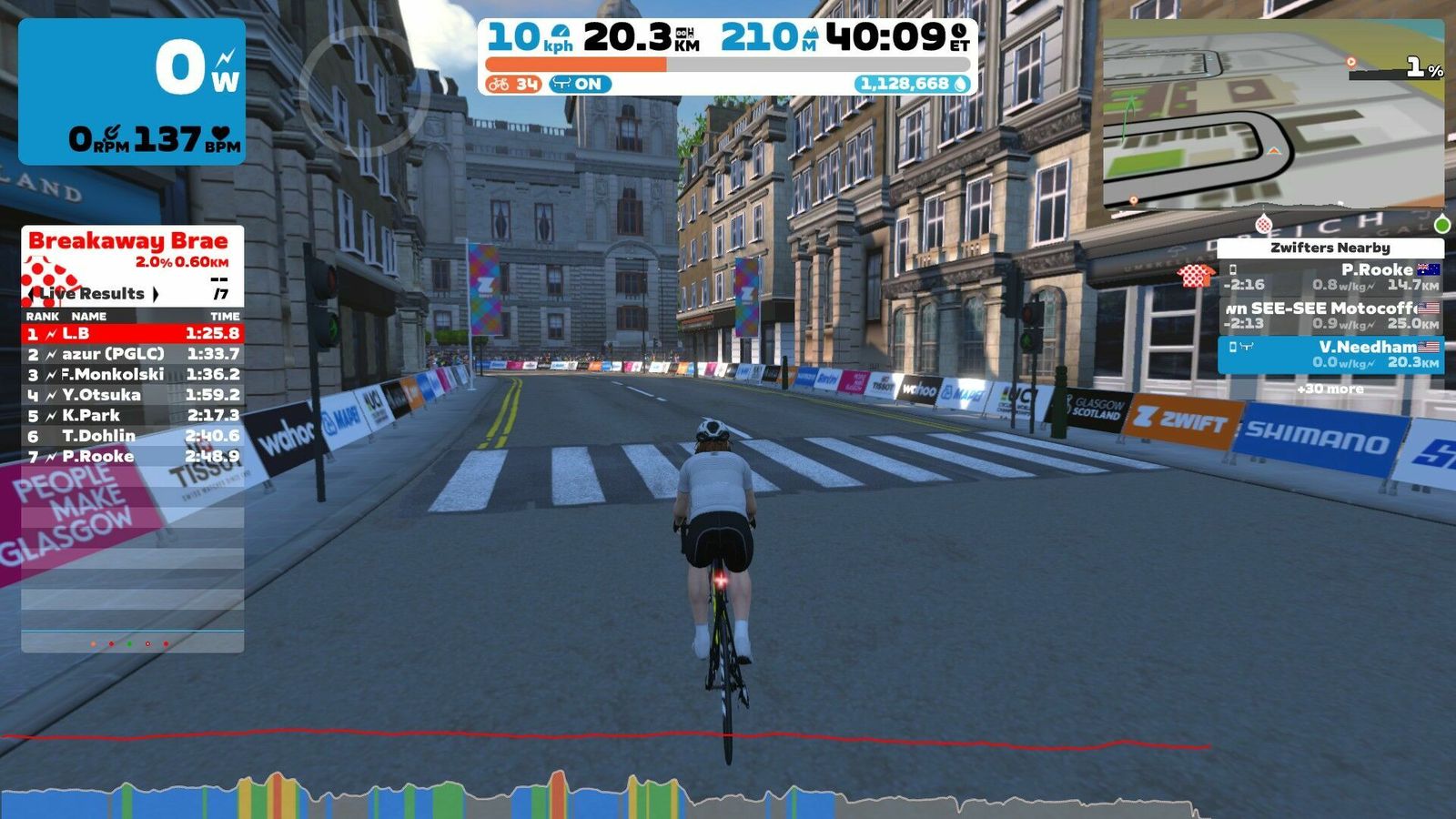Pick Y.Otsuka's leaderboard row
Image resolution: width=1456 pixels, height=819 pixels.
(132, 395)
